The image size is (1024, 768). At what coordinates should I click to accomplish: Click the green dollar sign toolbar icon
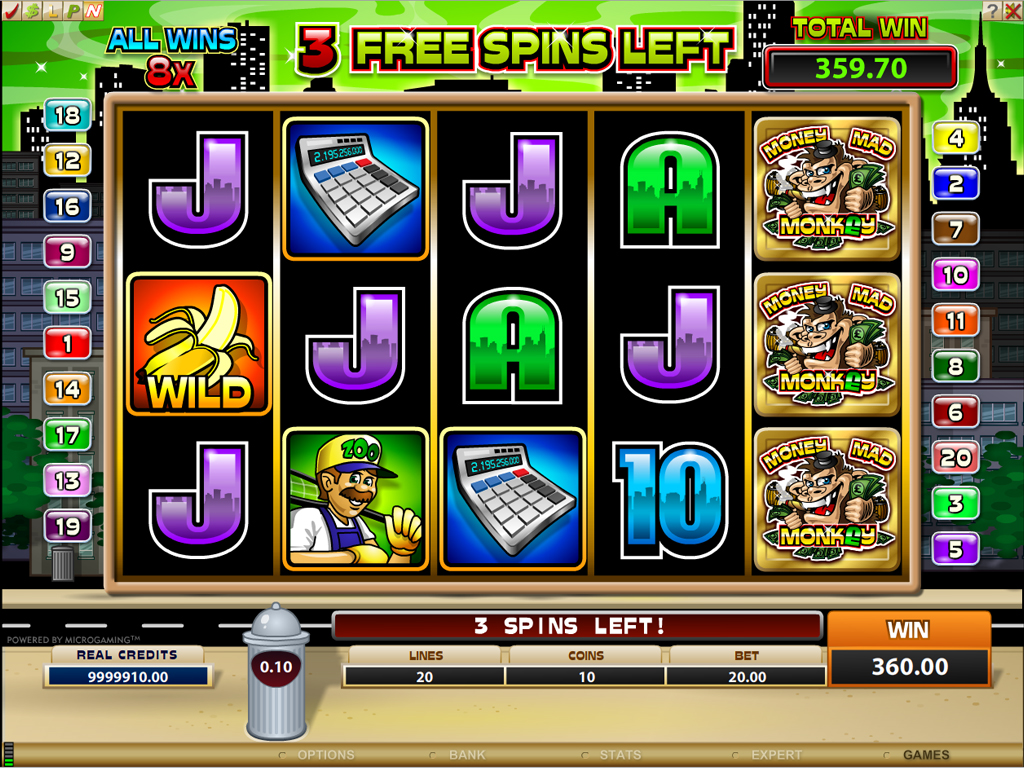click(31, 10)
